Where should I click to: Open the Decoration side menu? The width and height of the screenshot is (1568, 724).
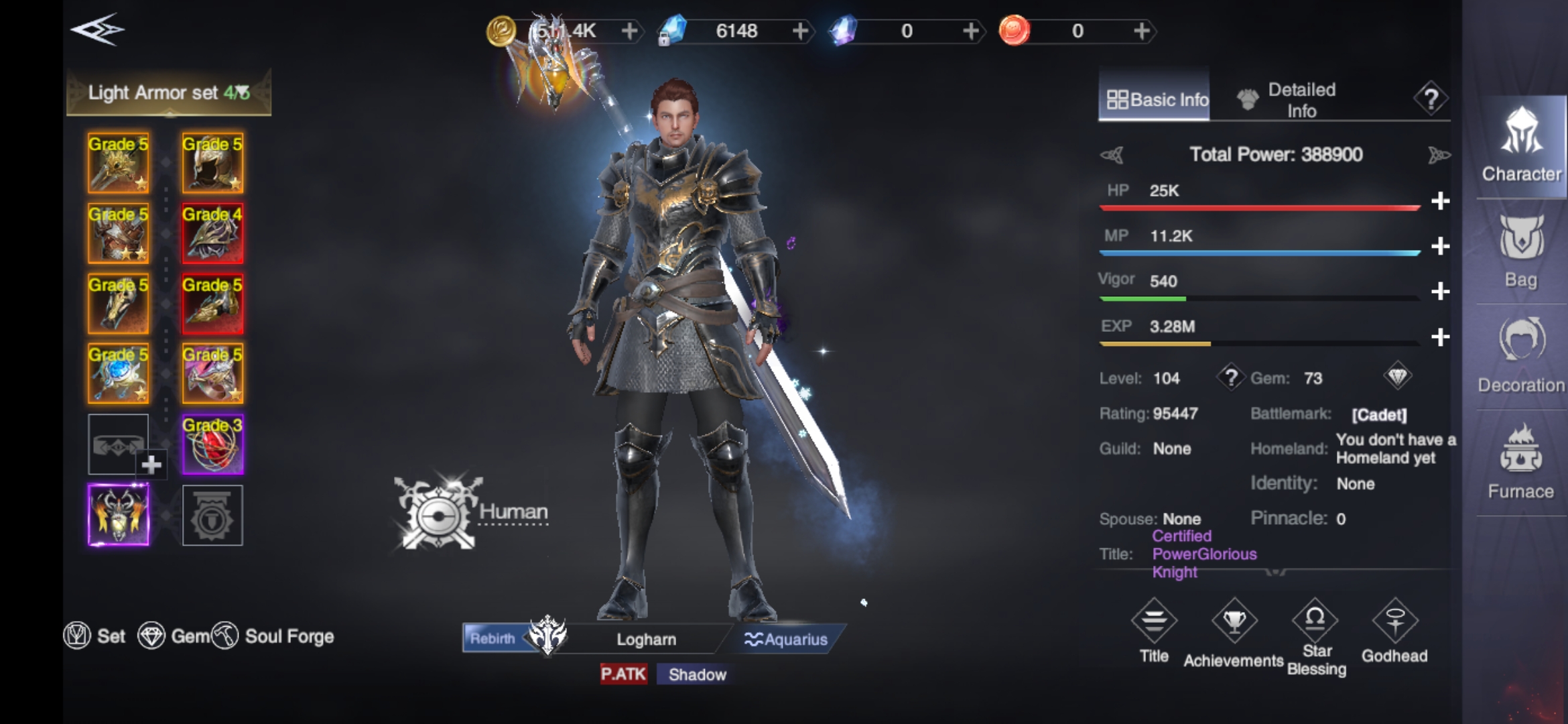point(1521,356)
